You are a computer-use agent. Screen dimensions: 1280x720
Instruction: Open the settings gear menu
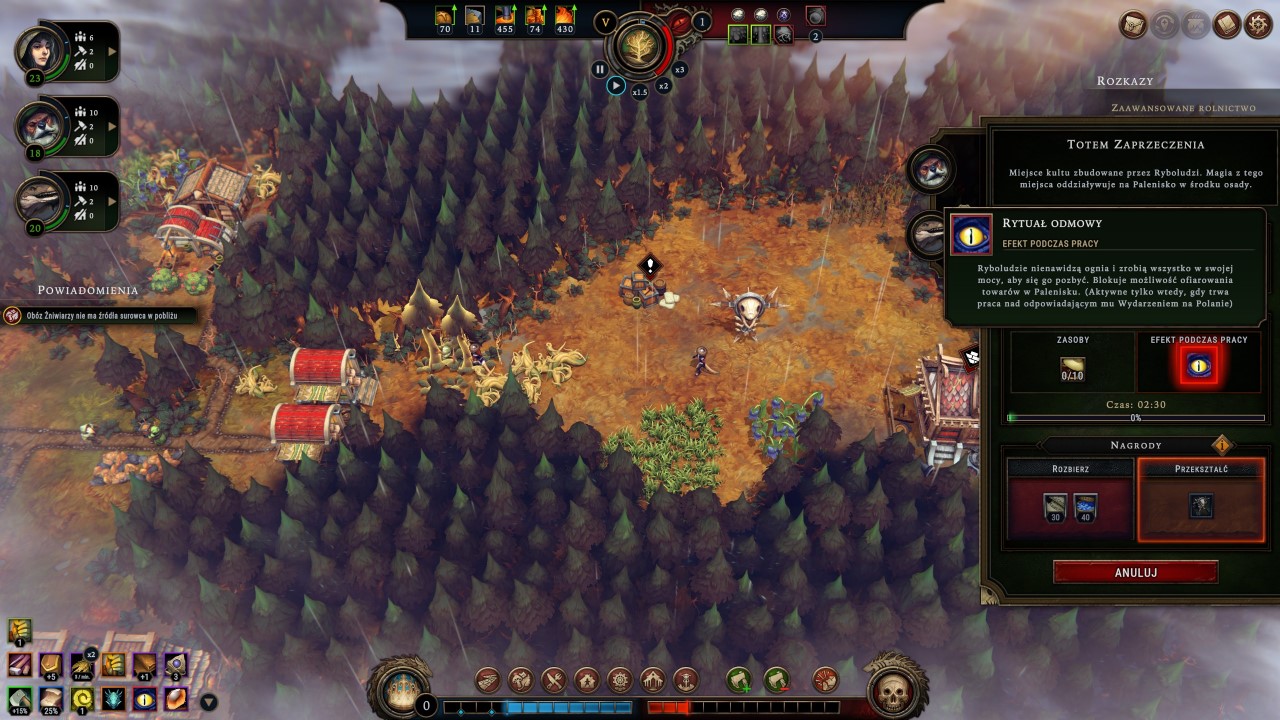[1258, 24]
